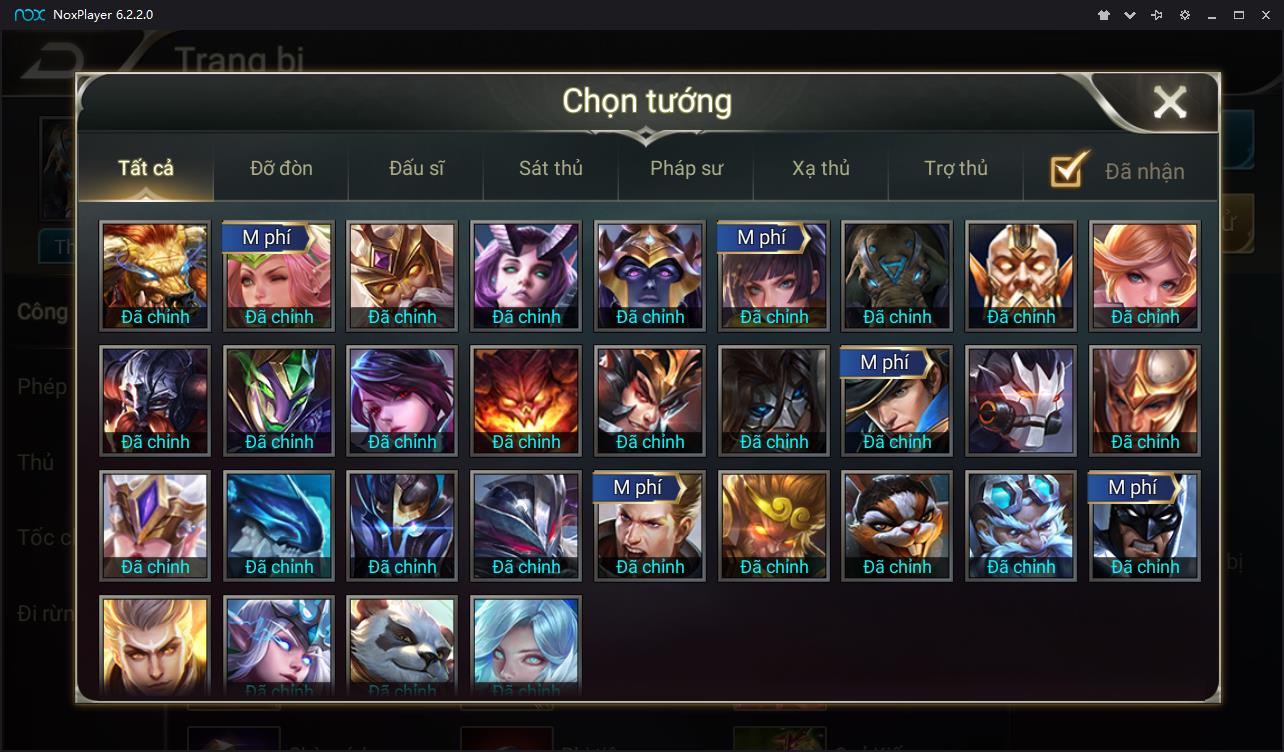Switch to the Pháp sư mage tab
Viewport: 1284px width, 752px height.
point(686,168)
